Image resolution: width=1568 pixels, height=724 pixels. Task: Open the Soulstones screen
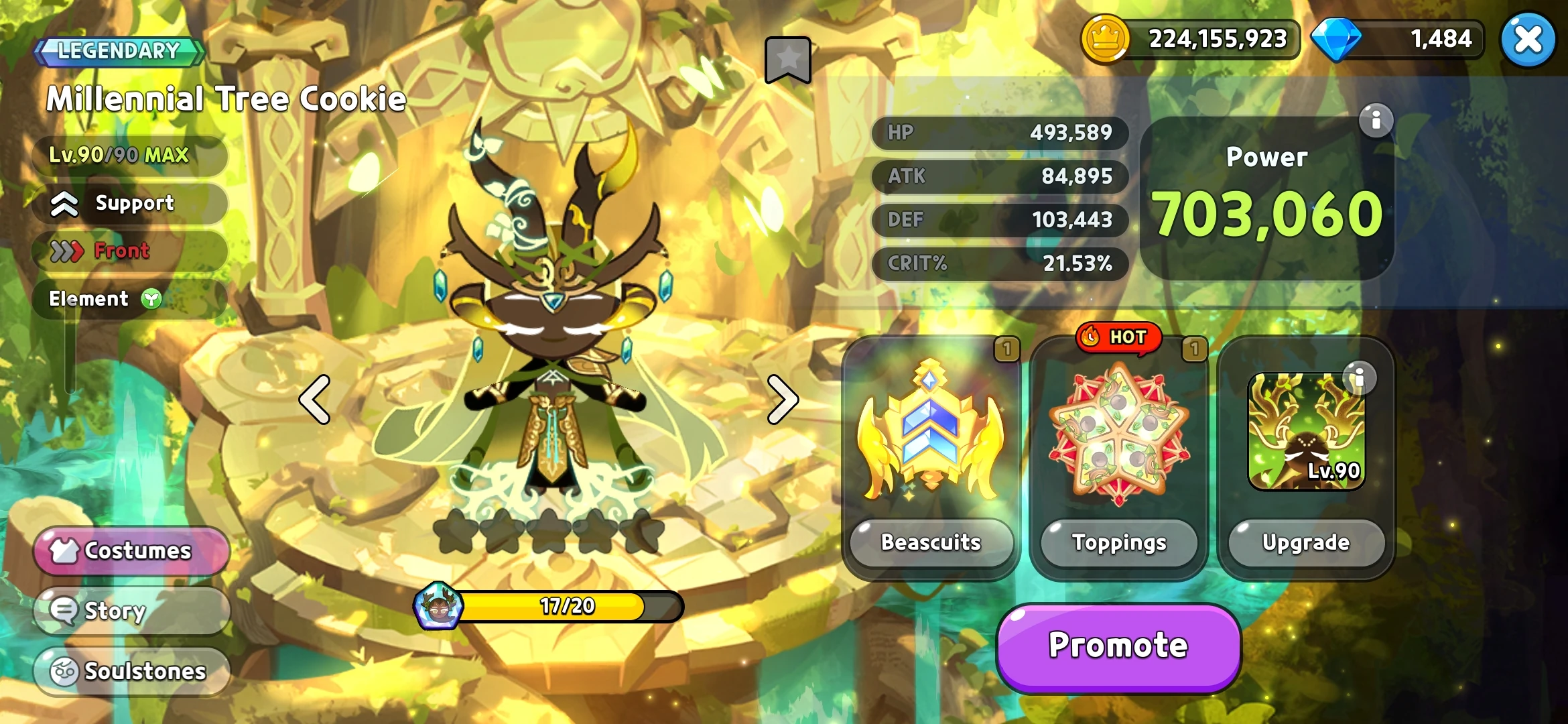(131, 671)
